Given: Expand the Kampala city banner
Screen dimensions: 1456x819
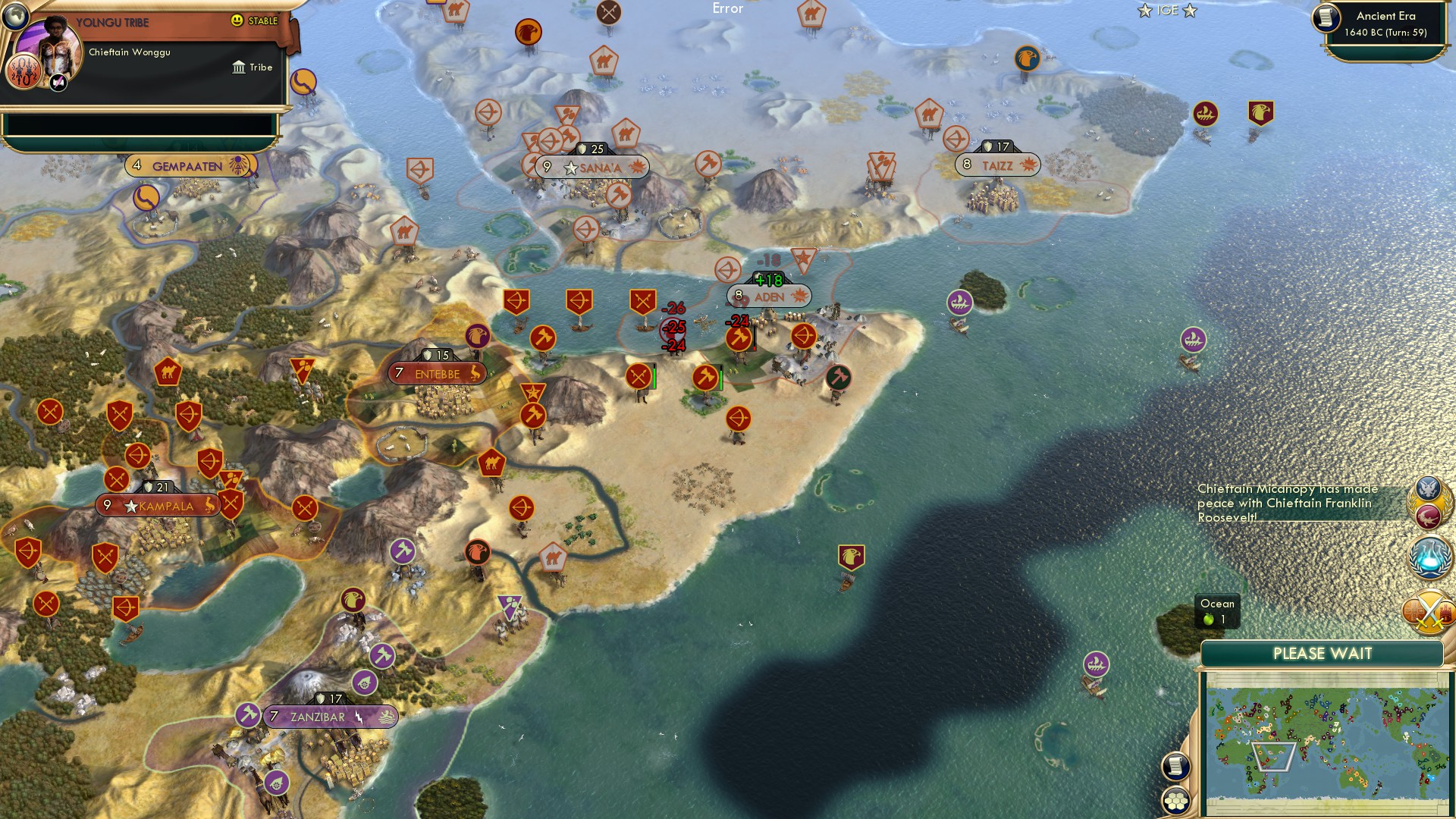Looking at the screenshot, I should 158,505.
